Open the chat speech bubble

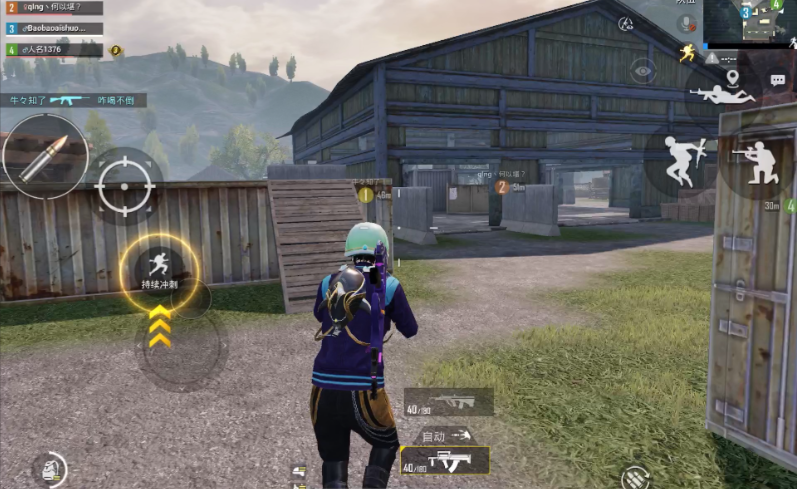pyautogui.click(x=777, y=79)
